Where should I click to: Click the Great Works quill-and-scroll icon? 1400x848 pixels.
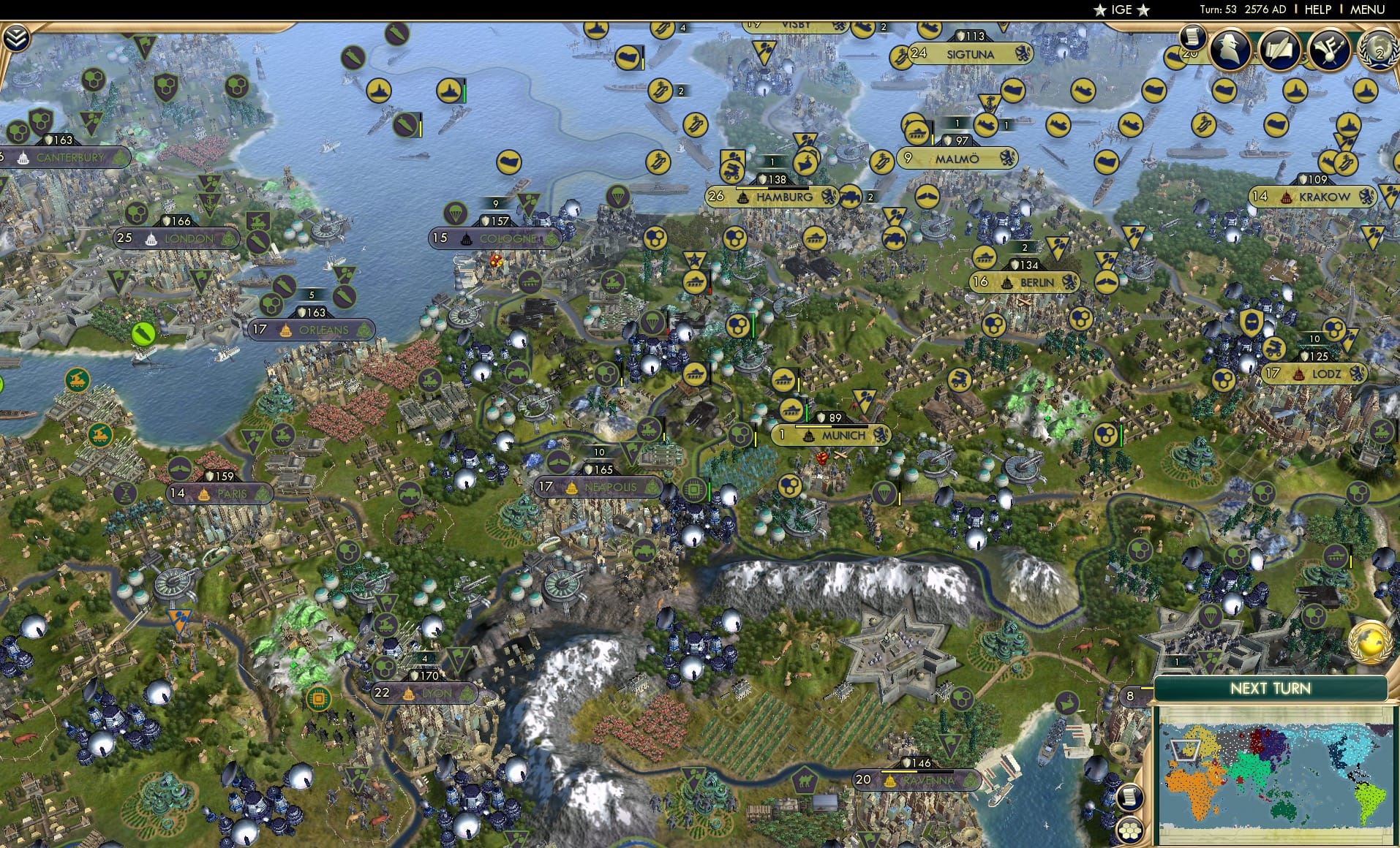tap(1281, 50)
